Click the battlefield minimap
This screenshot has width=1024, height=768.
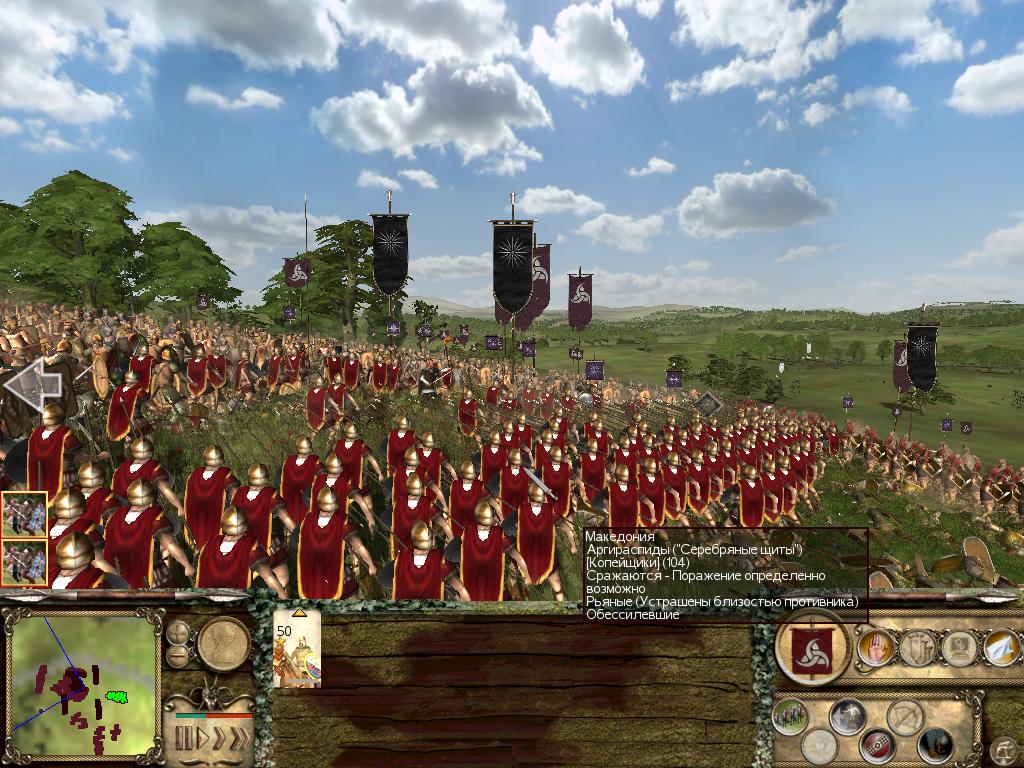84,686
